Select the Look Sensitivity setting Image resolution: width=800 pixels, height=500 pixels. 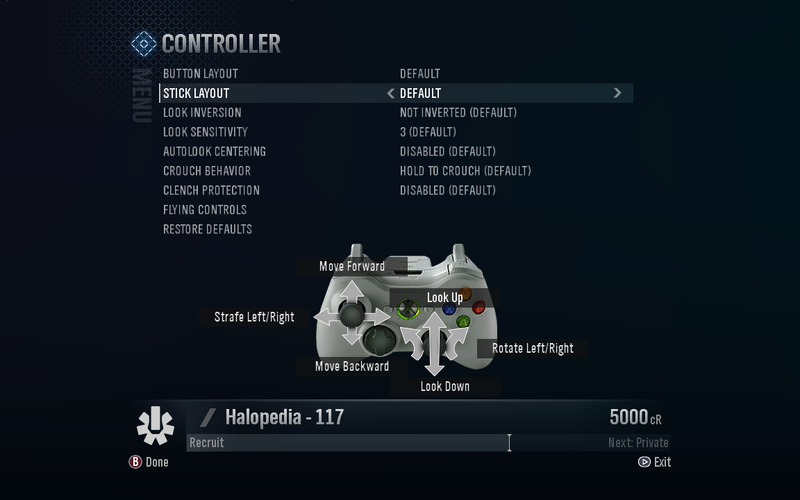coord(205,132)
